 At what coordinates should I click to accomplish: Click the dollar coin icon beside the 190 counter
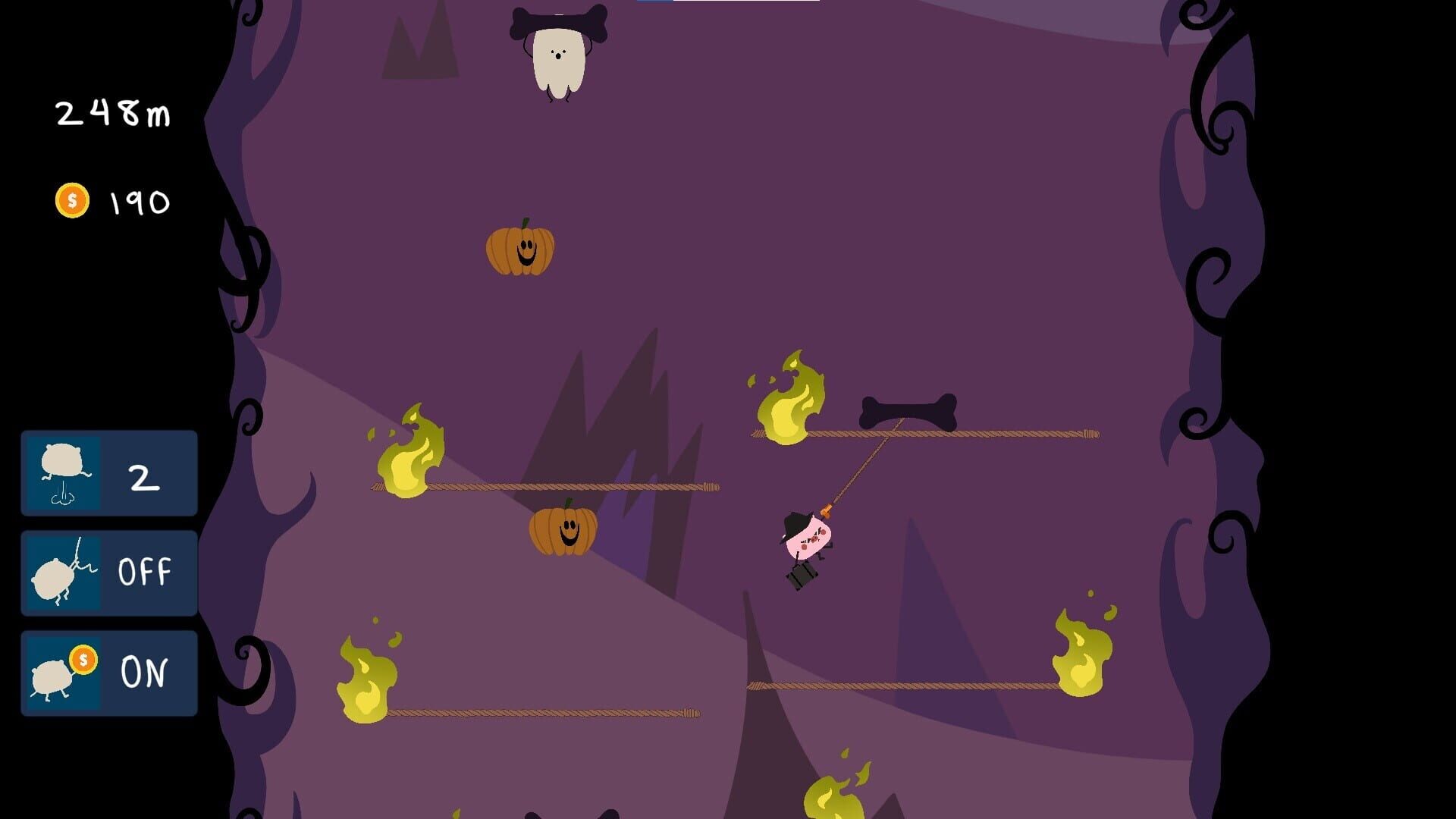pyautogui.click(x=72, y=200)
